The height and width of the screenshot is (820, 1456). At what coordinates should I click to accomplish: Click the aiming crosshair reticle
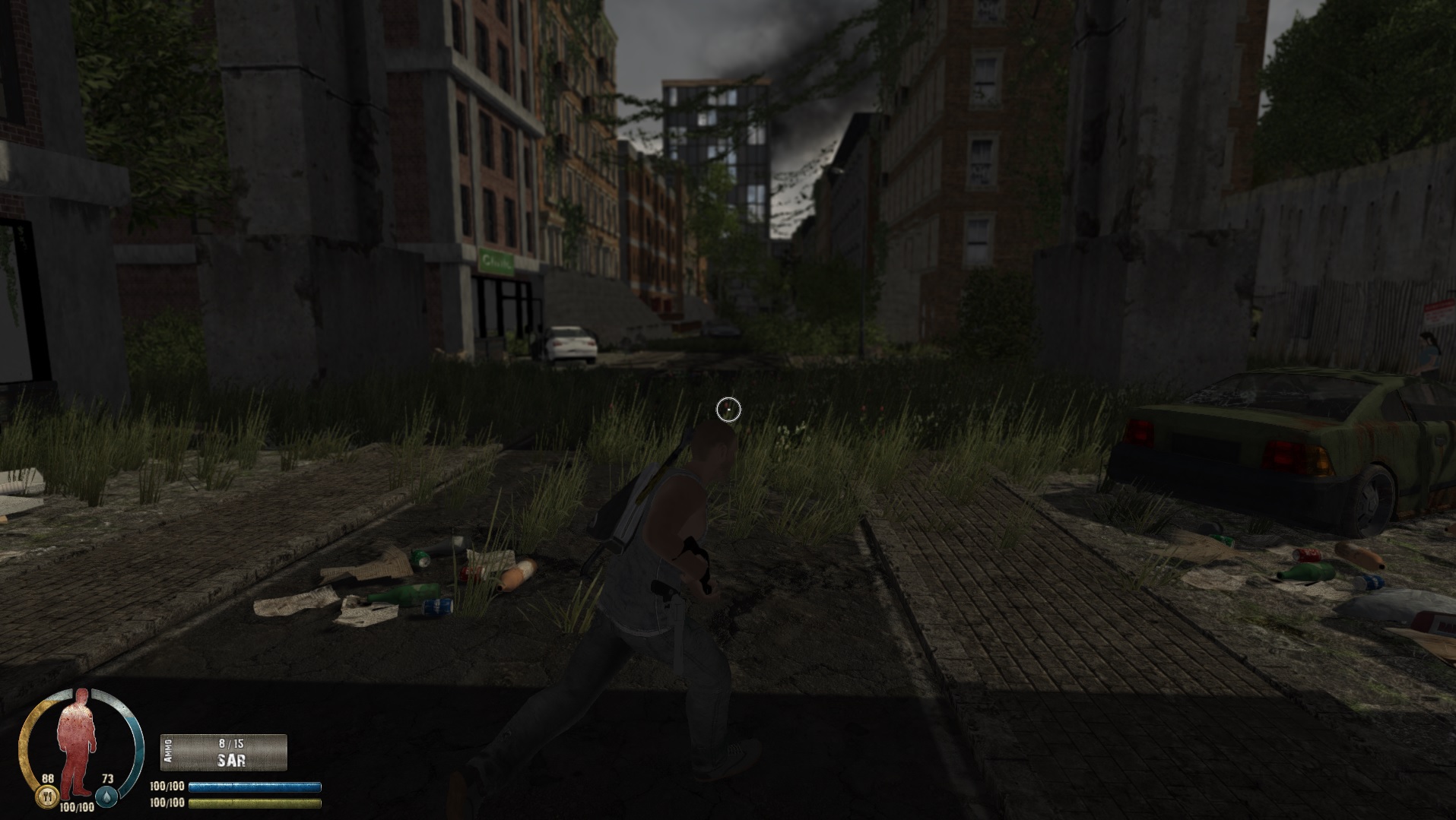pyautogui.click(x=728, y=408)
